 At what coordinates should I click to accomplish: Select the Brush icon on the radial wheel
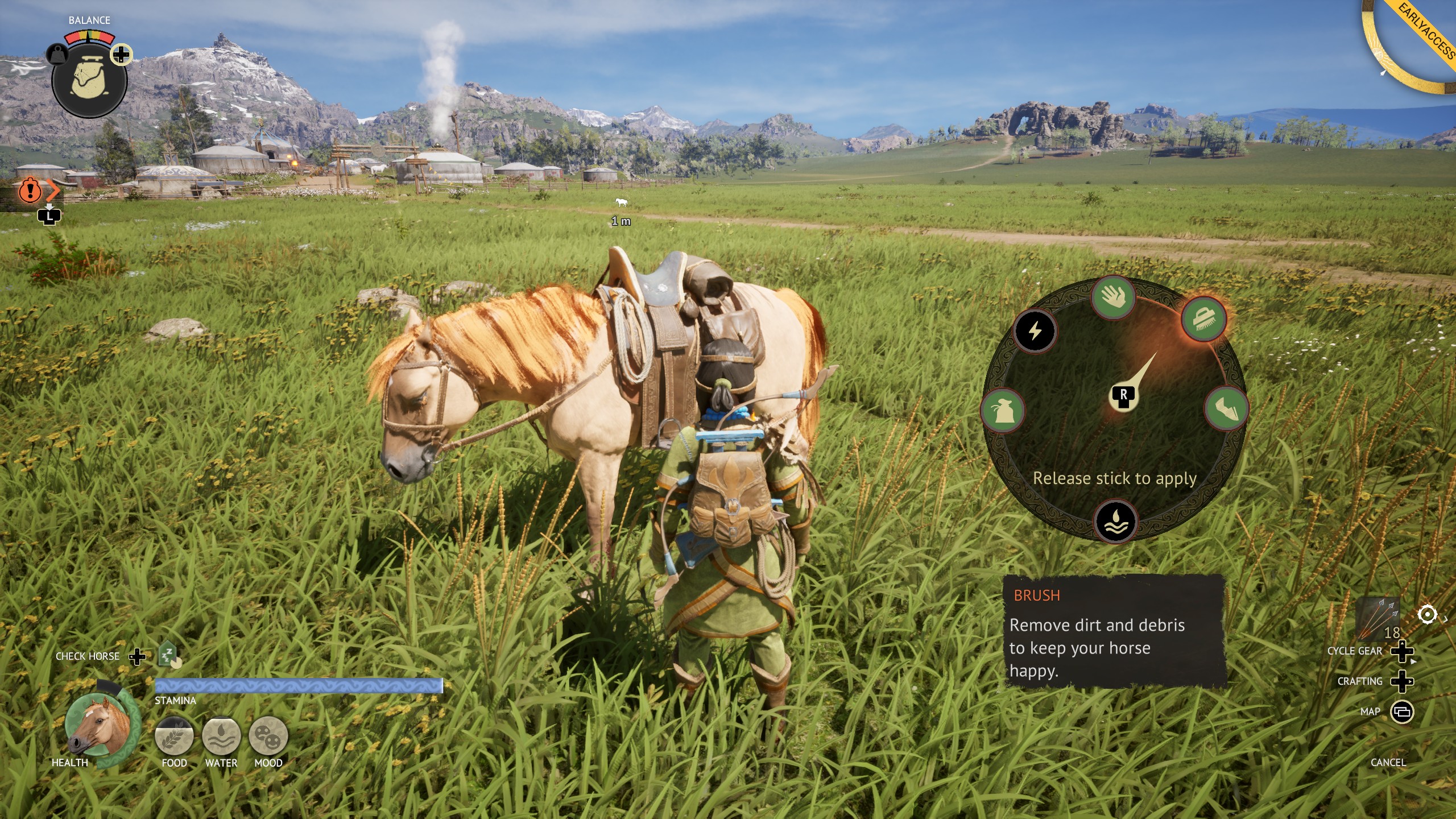coord(1203,320)
